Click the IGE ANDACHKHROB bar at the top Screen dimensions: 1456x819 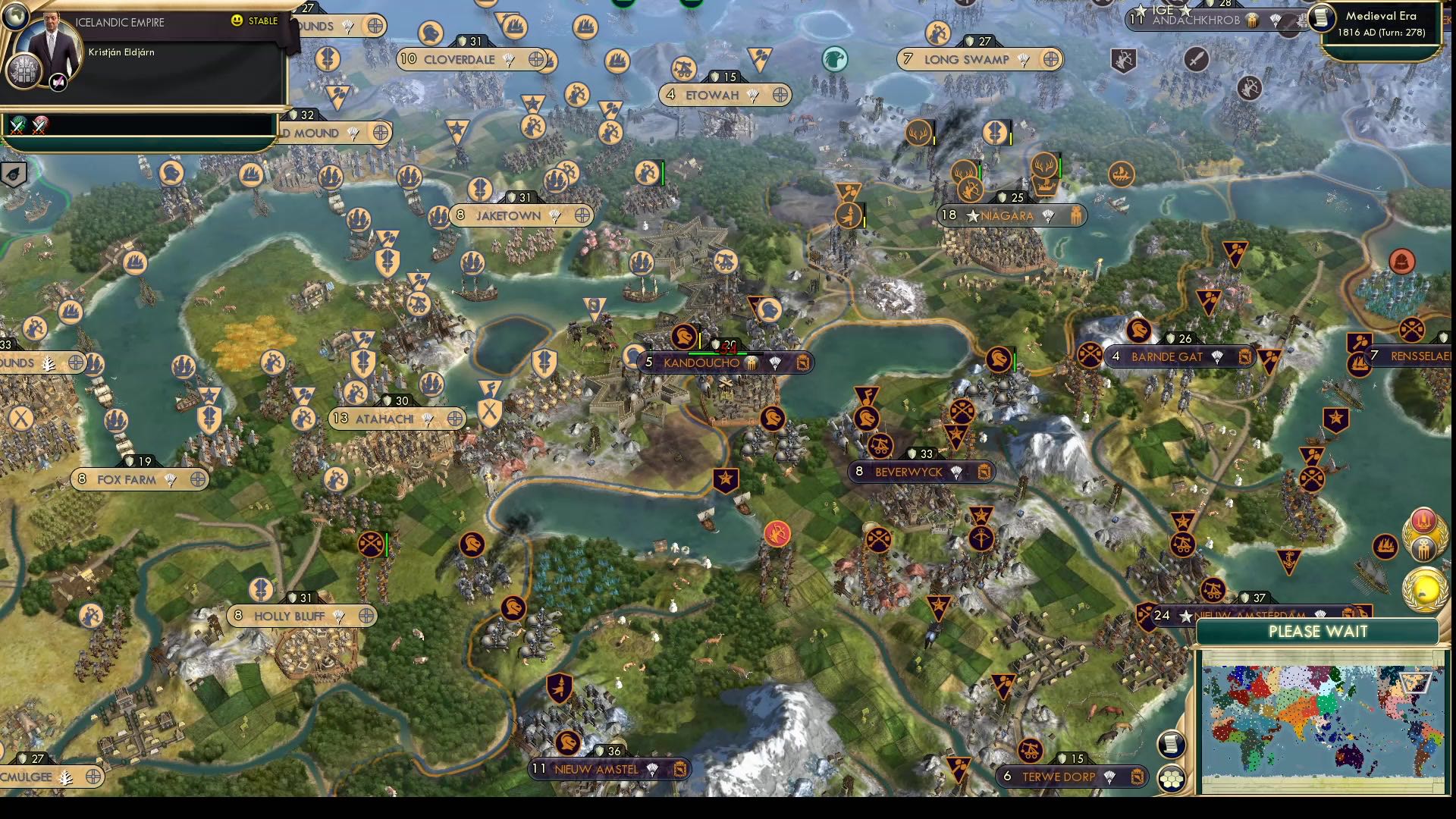coord(1213,19)
